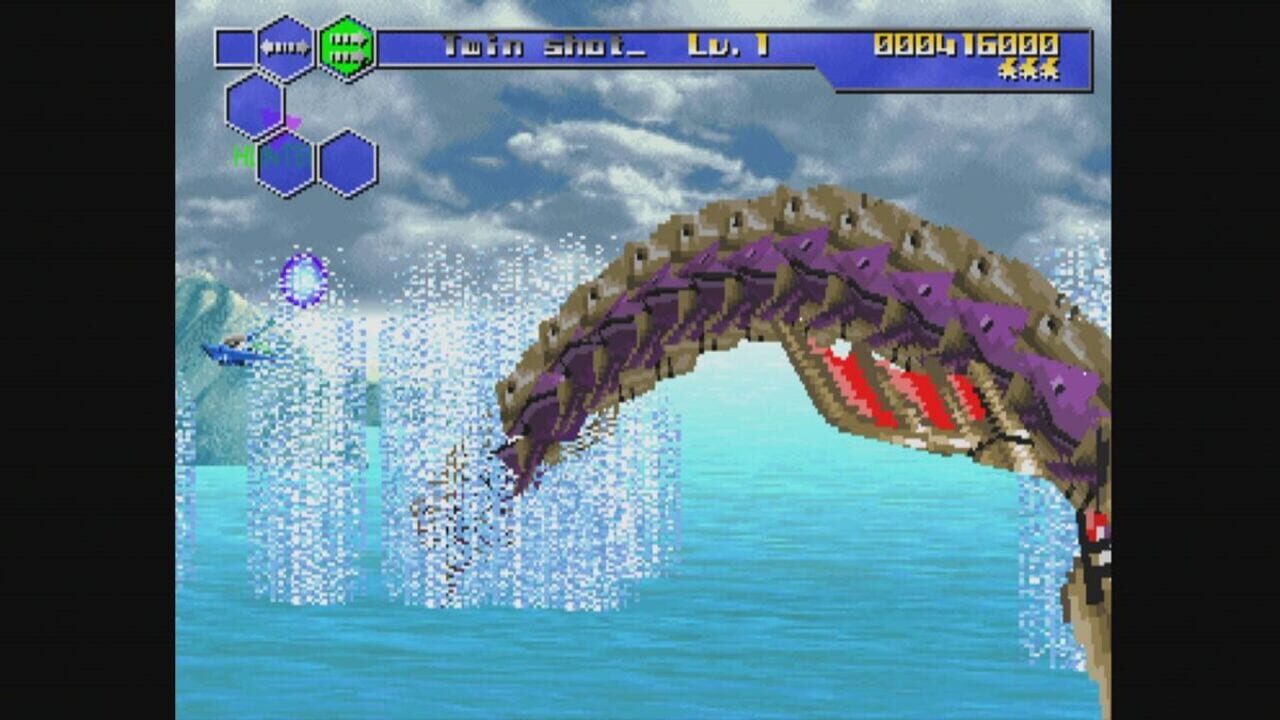Select the bottom-right blue weapon hexagon

coord(347,164)
